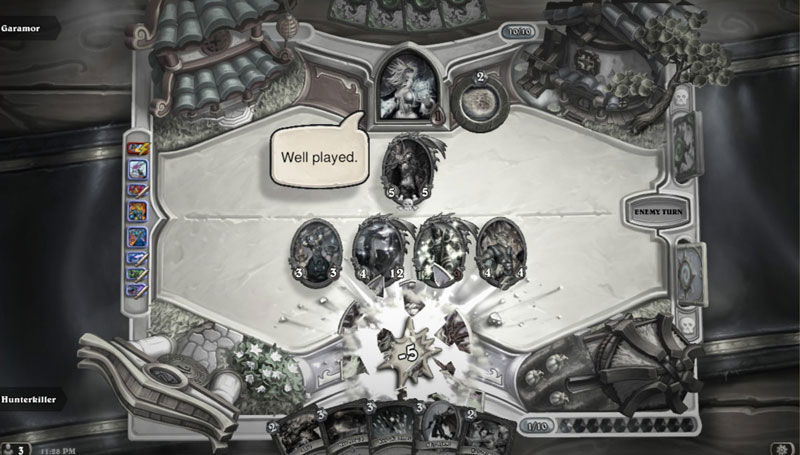Image resolution: width=800 pixels, height=455 pixels.
Task: Pick your 4/4 minion on the board
Action: (502, 249)
